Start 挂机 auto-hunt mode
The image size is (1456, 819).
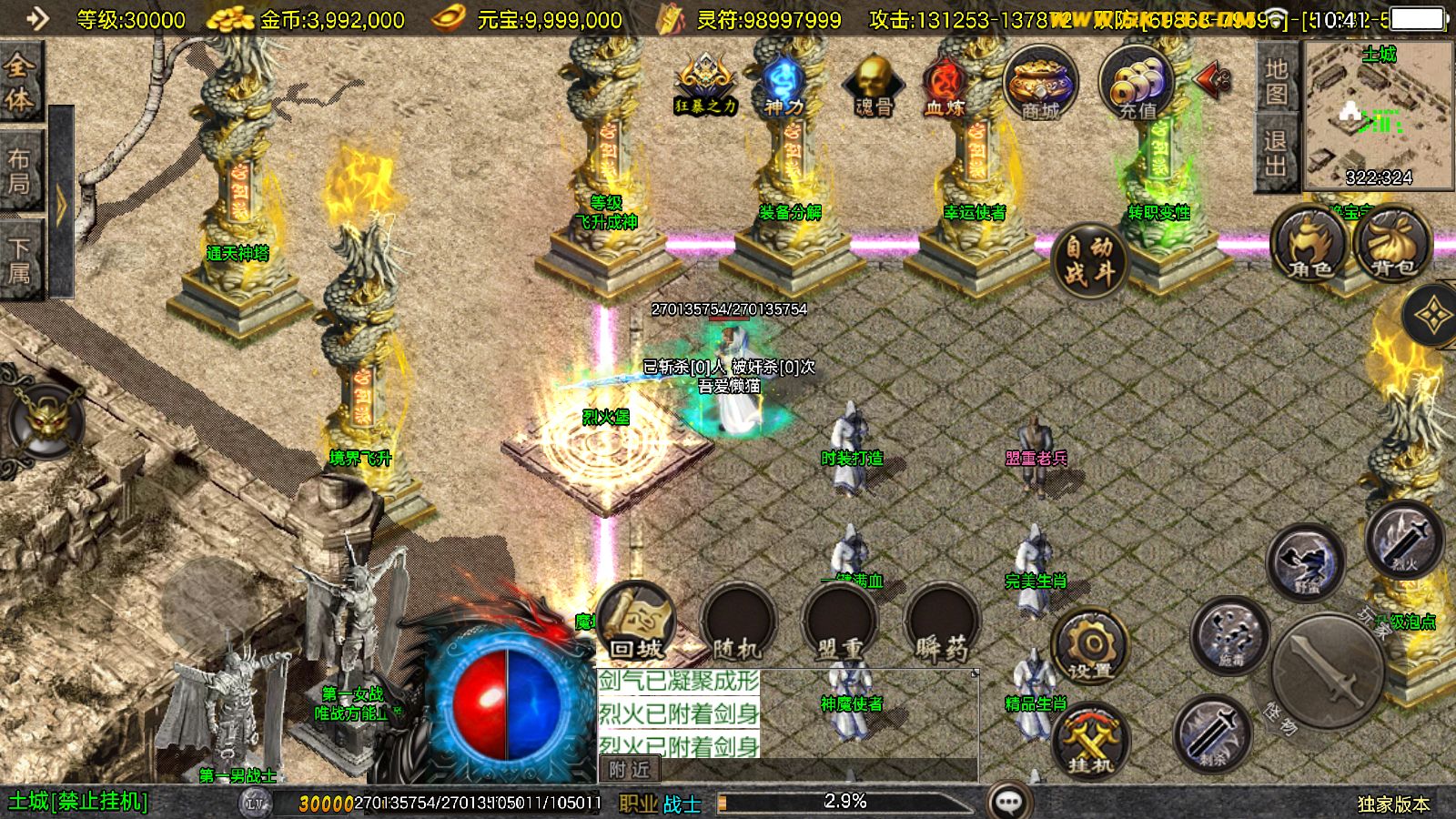point(1090,742)
